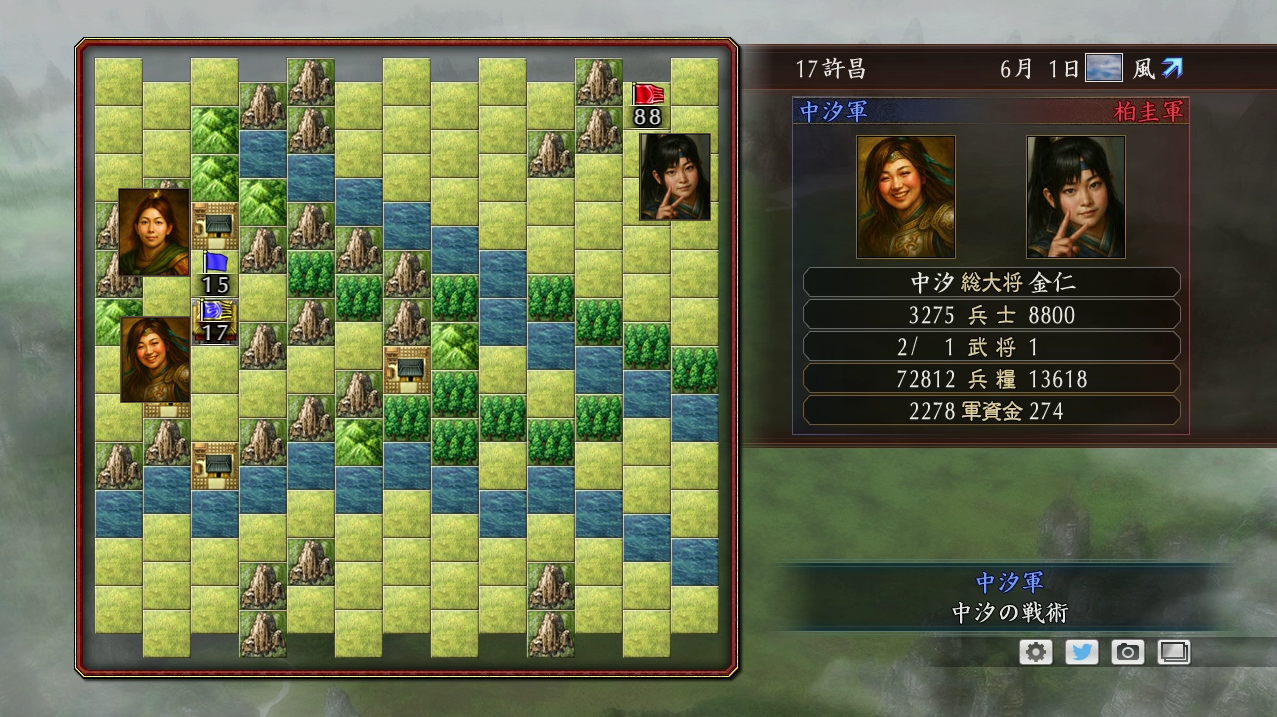Take a screenshot with the camera icon
Screen dimensions: 1277x717
pos(1127,652)
